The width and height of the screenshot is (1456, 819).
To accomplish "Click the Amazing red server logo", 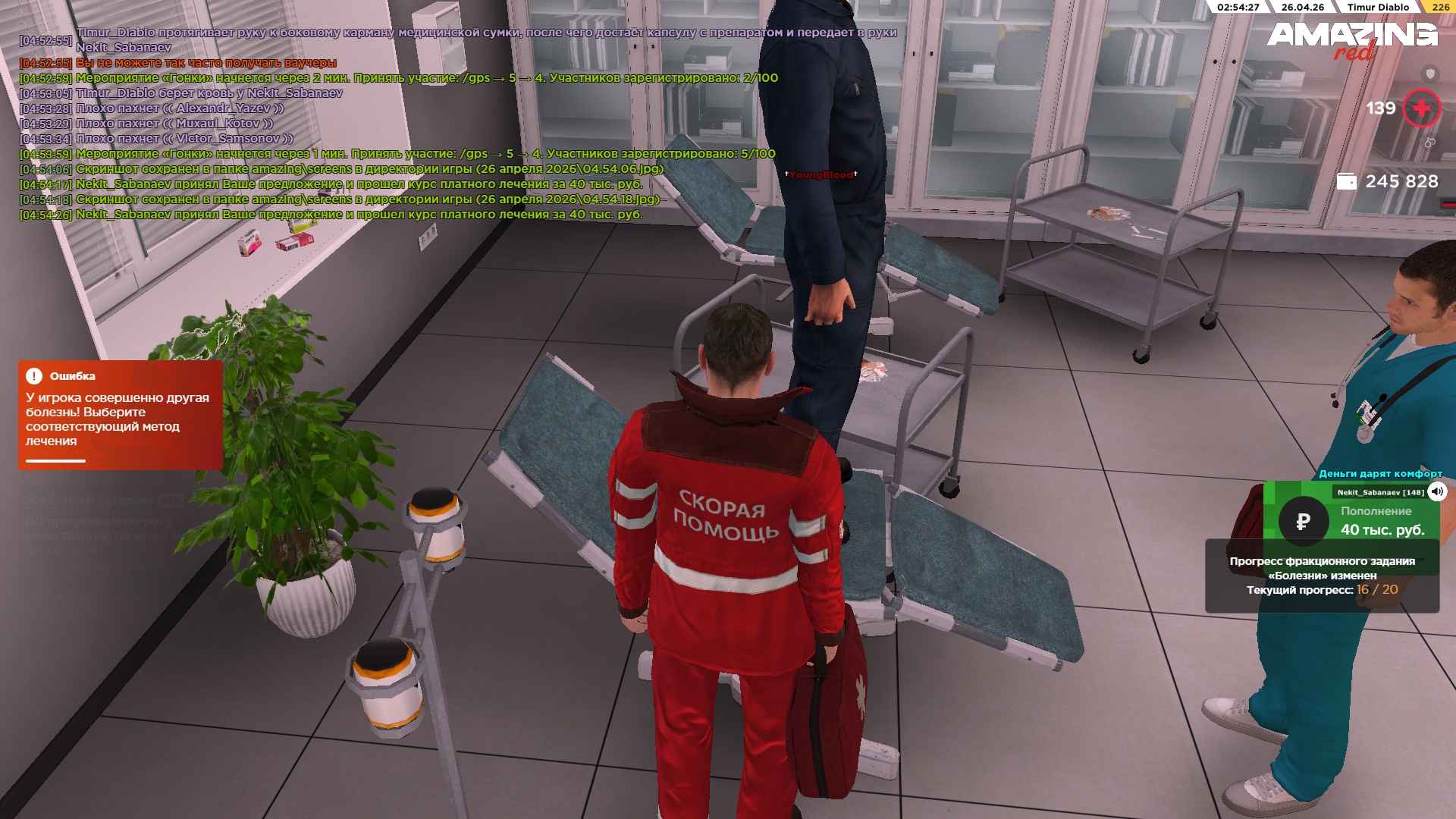I will 1351,39.
